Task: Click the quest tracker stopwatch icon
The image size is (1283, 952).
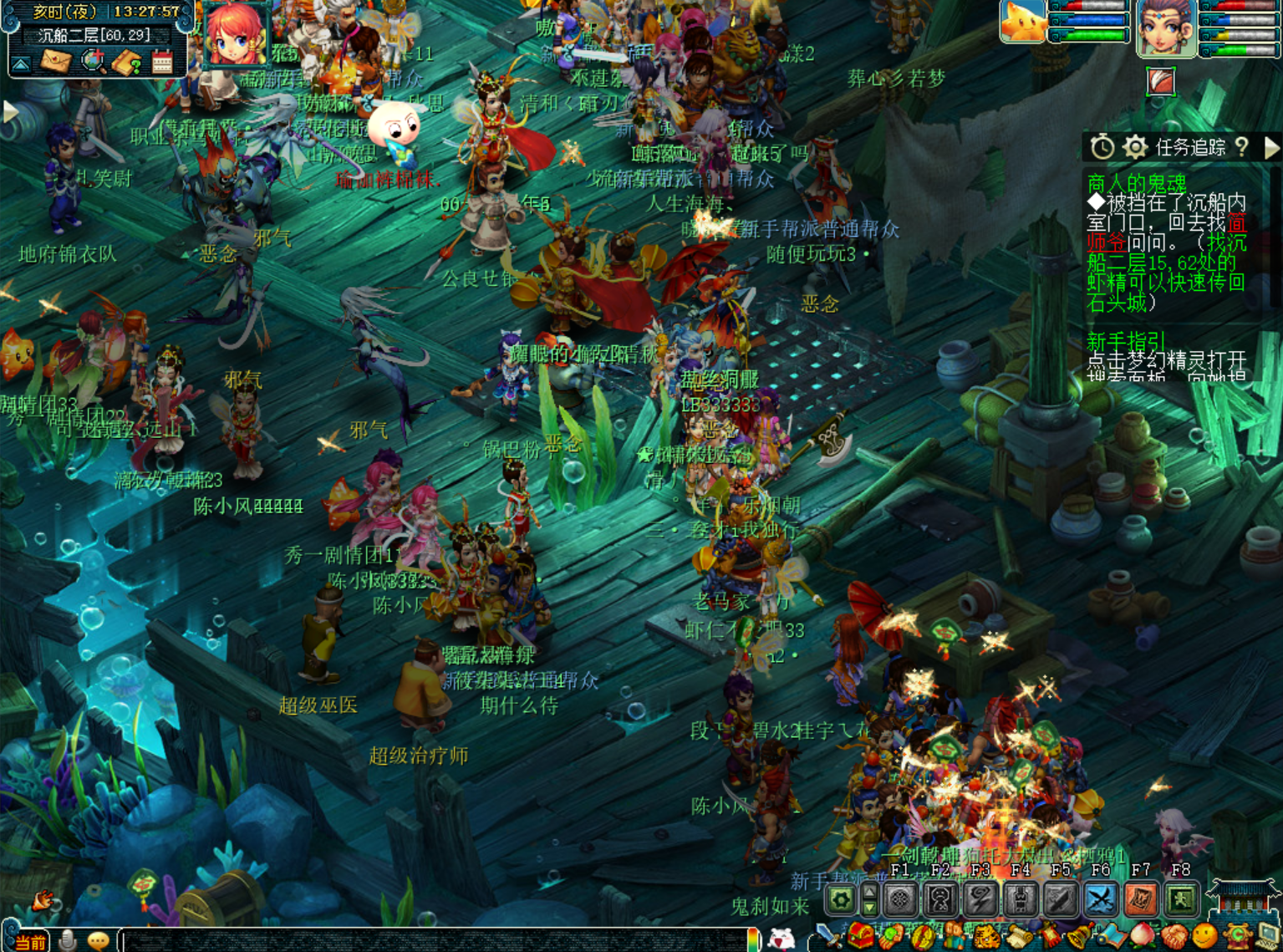Action: pos(1102,148)
